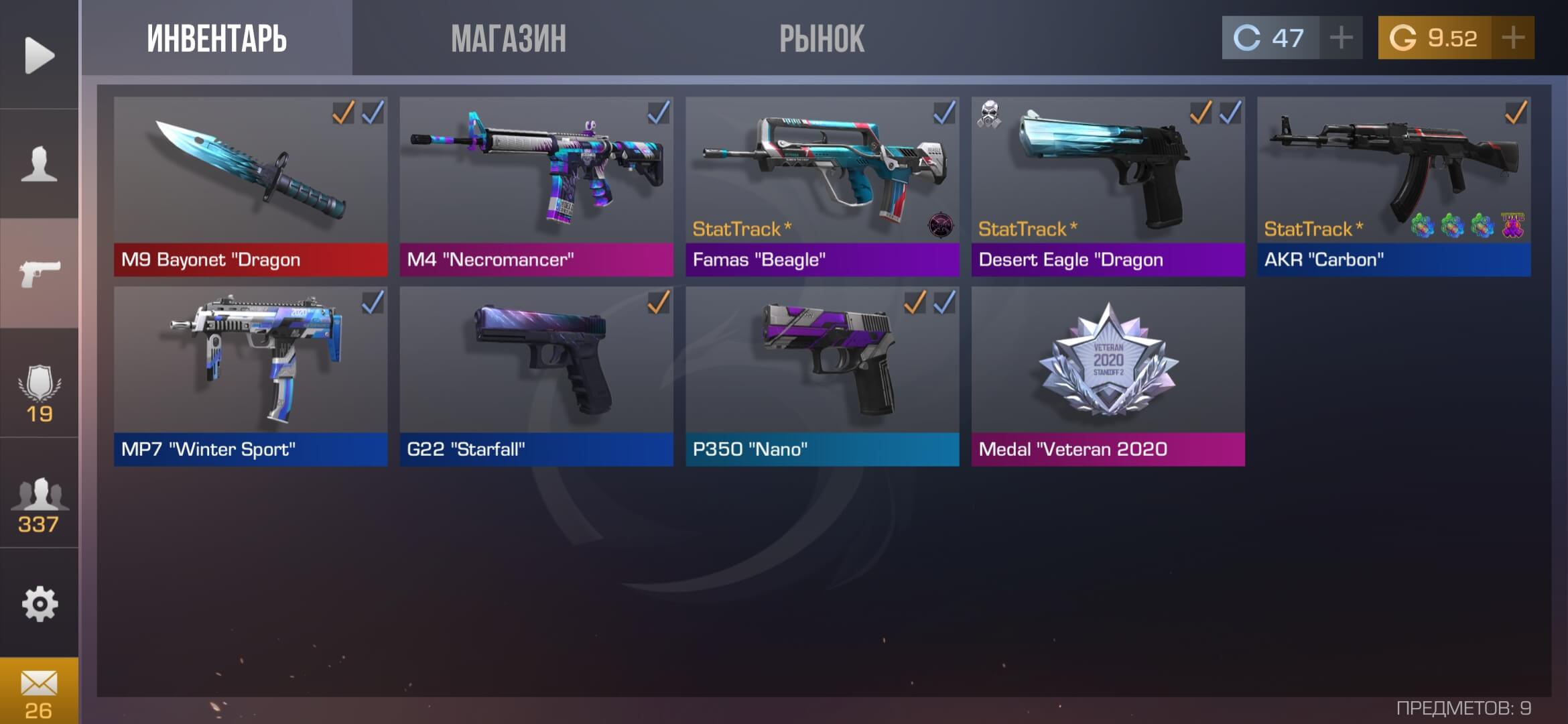Select the Инвентарь tab
The height and width of the screenshot is (724, 1568).
click(217, 38)
